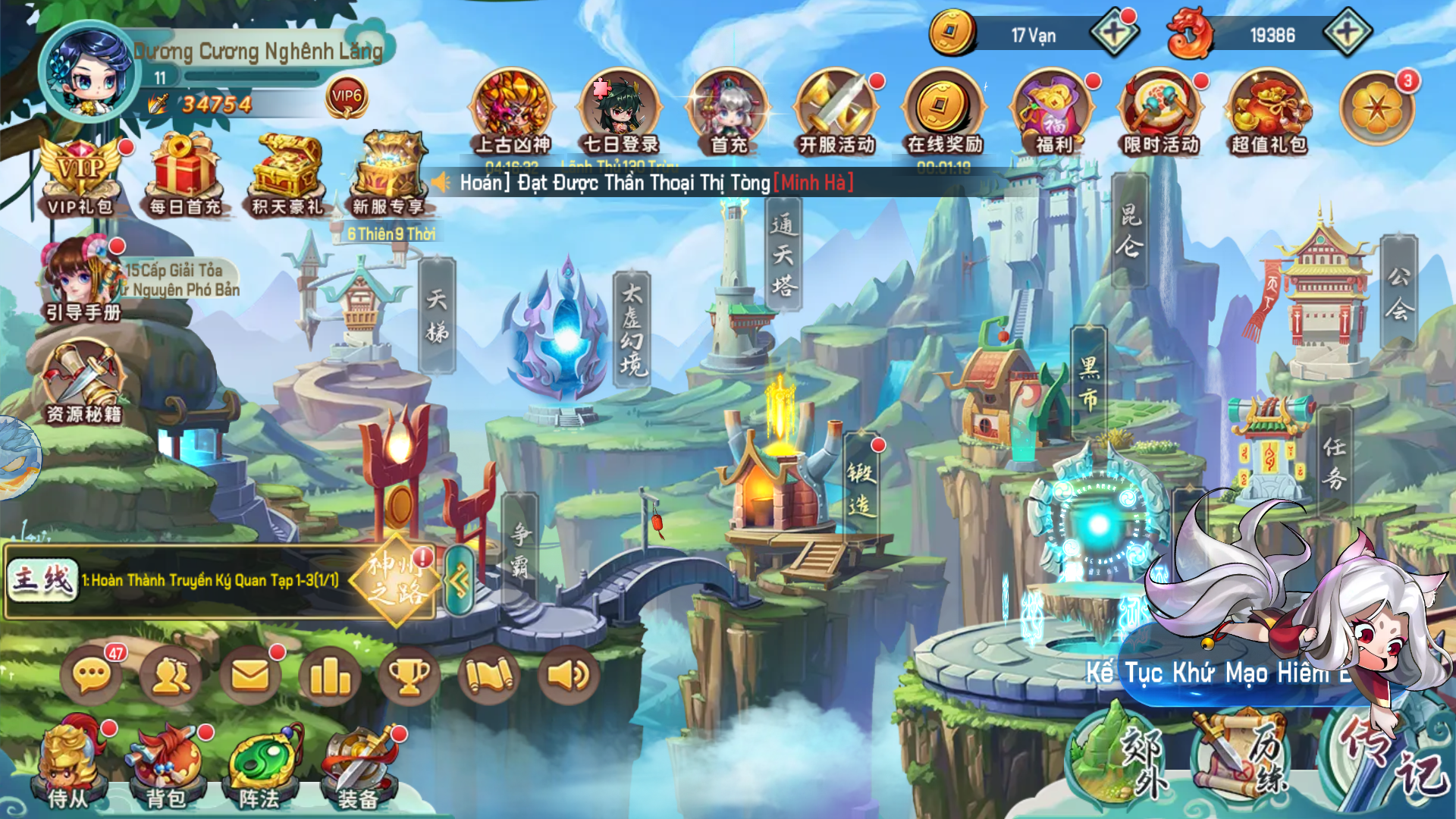Viewport: 1456px width, 819px height.
Task: Add gold coins with the plus button
Action: click(x=1113, y=34)
